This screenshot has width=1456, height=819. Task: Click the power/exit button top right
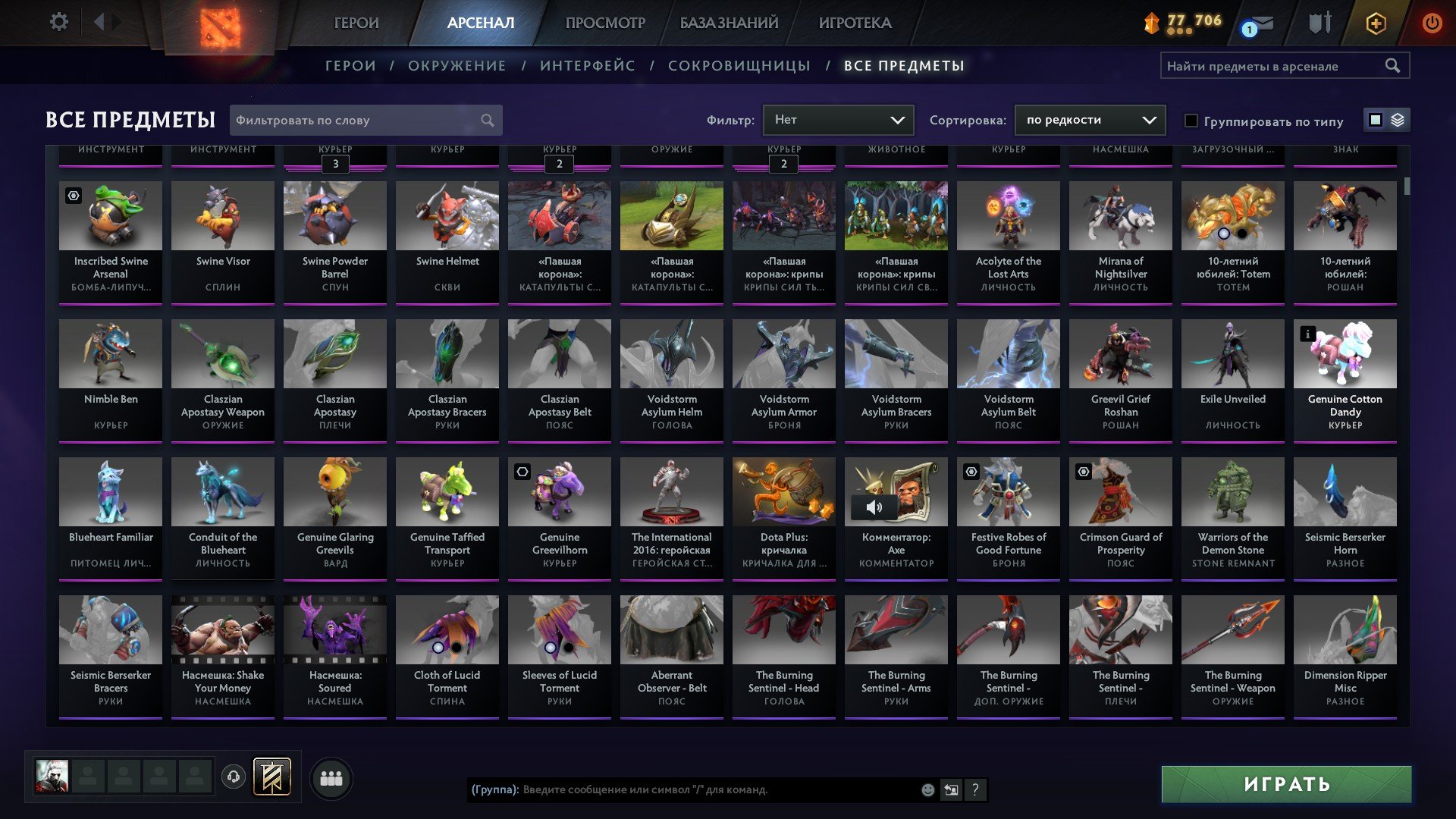coord(1433,23)
